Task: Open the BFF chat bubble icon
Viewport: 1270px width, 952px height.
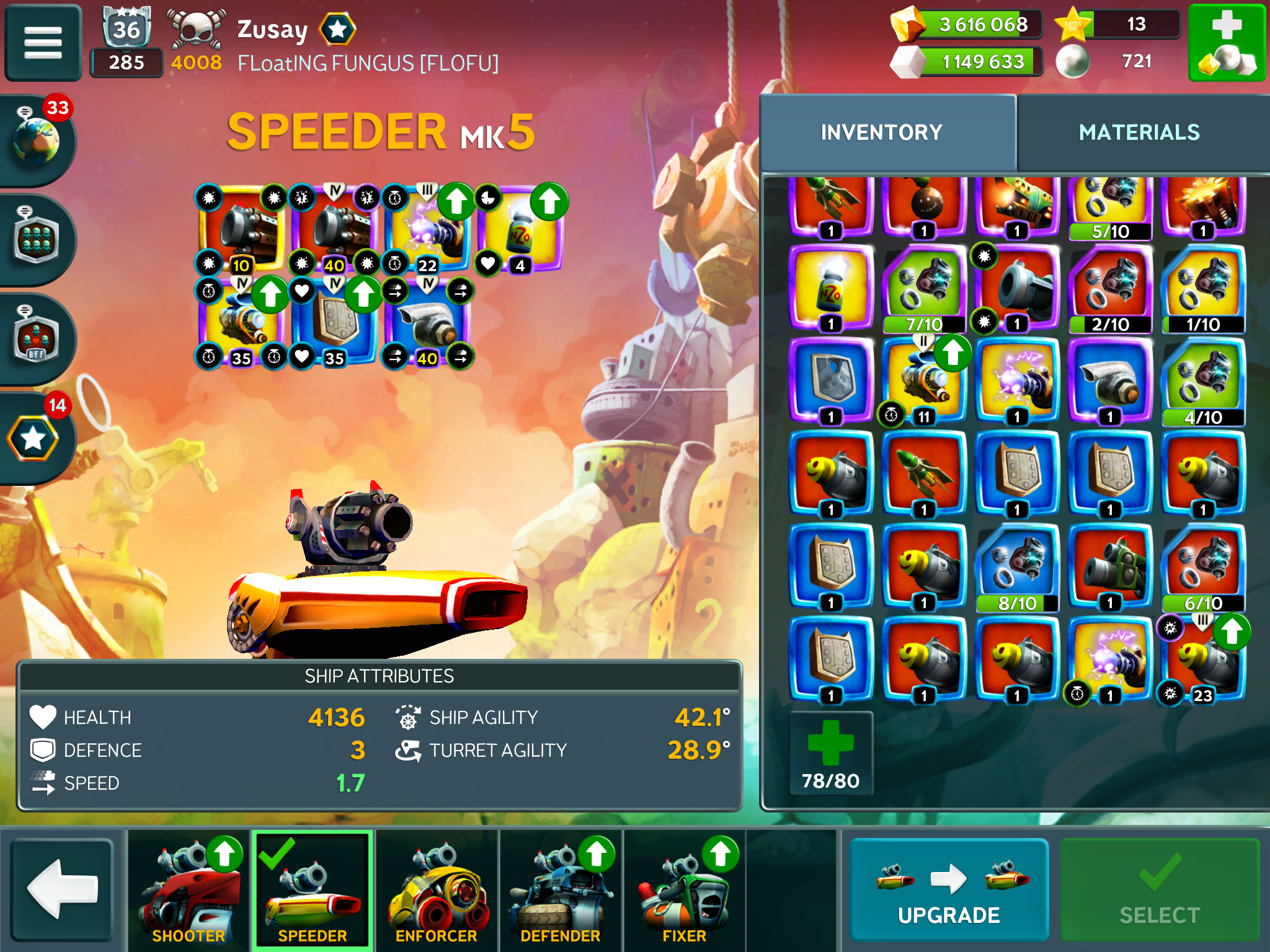Action: [36, 338]
